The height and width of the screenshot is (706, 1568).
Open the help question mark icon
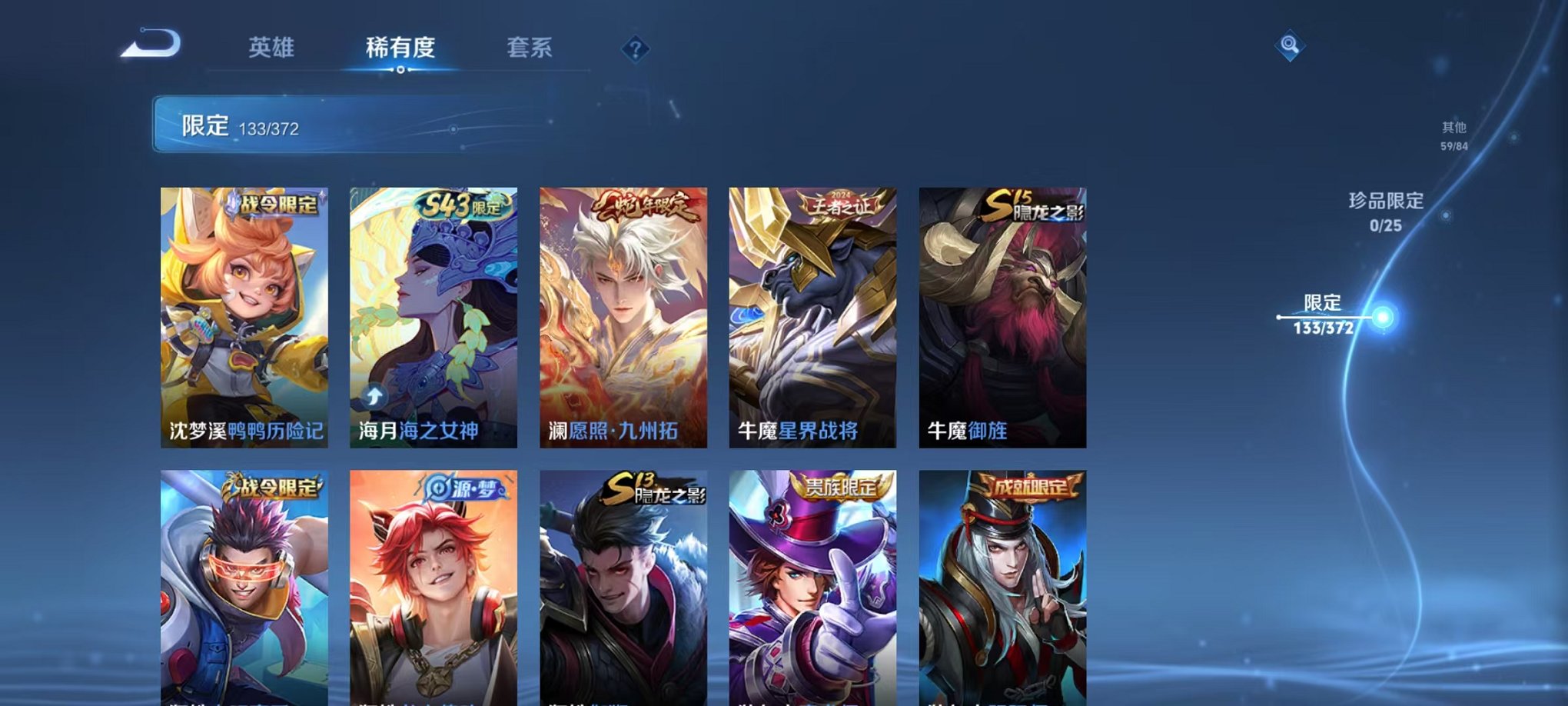coord(635,50)
